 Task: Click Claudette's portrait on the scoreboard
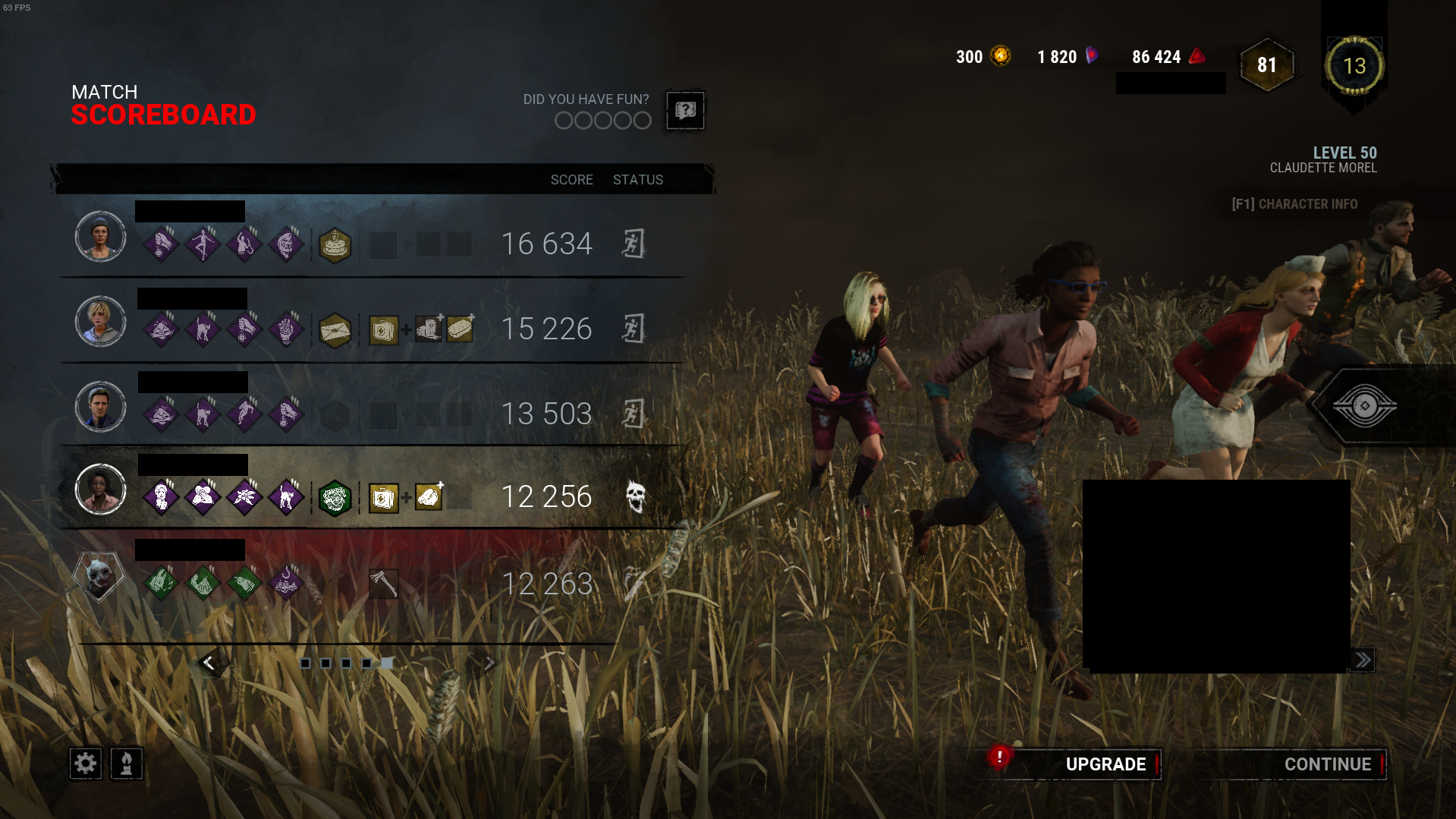(x=100, y=490)
